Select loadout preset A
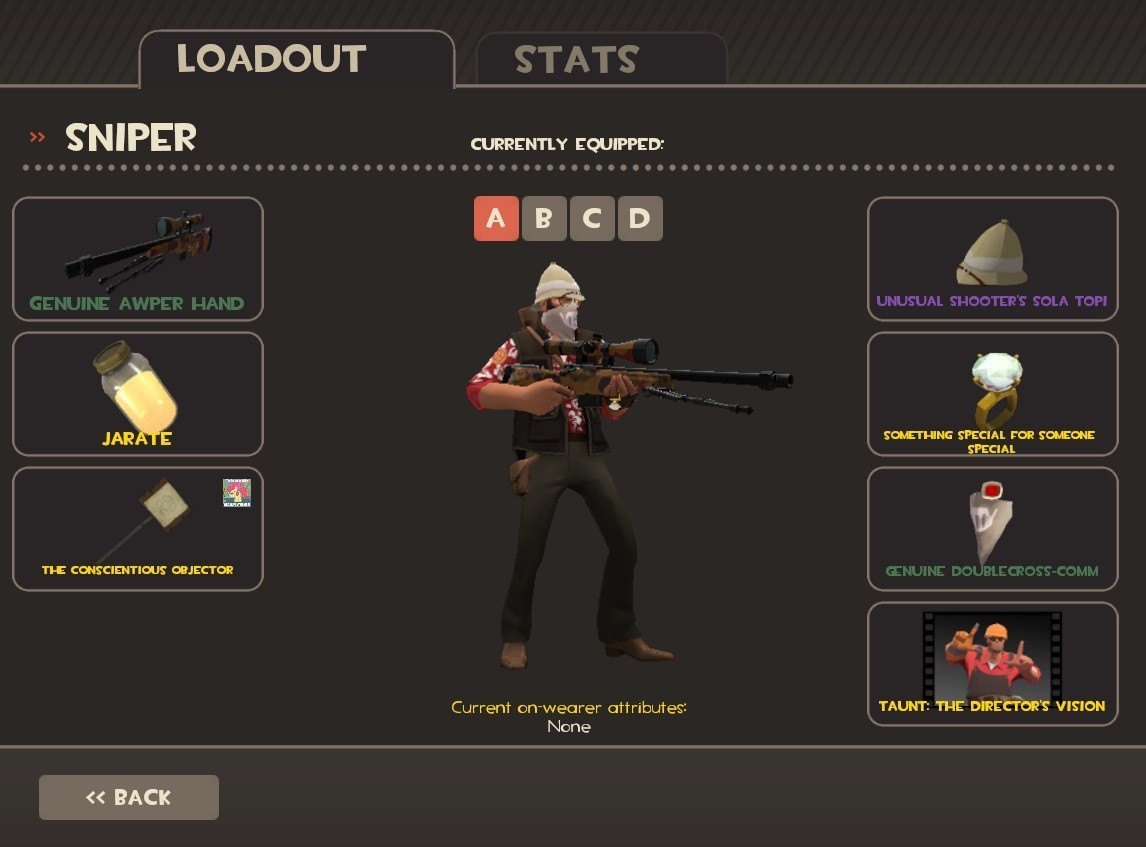1146x847 pixels. click(x=496, y=219)
